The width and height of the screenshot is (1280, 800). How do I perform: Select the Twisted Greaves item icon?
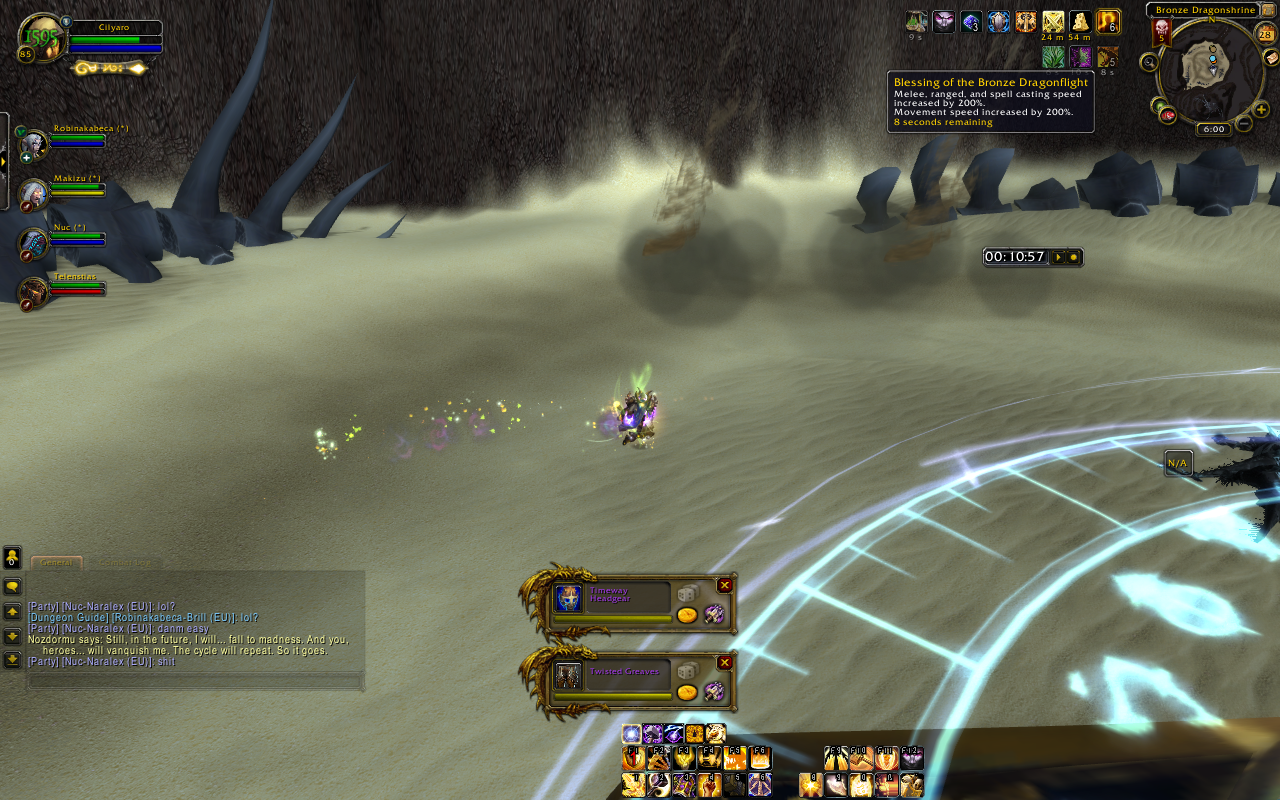568,676
